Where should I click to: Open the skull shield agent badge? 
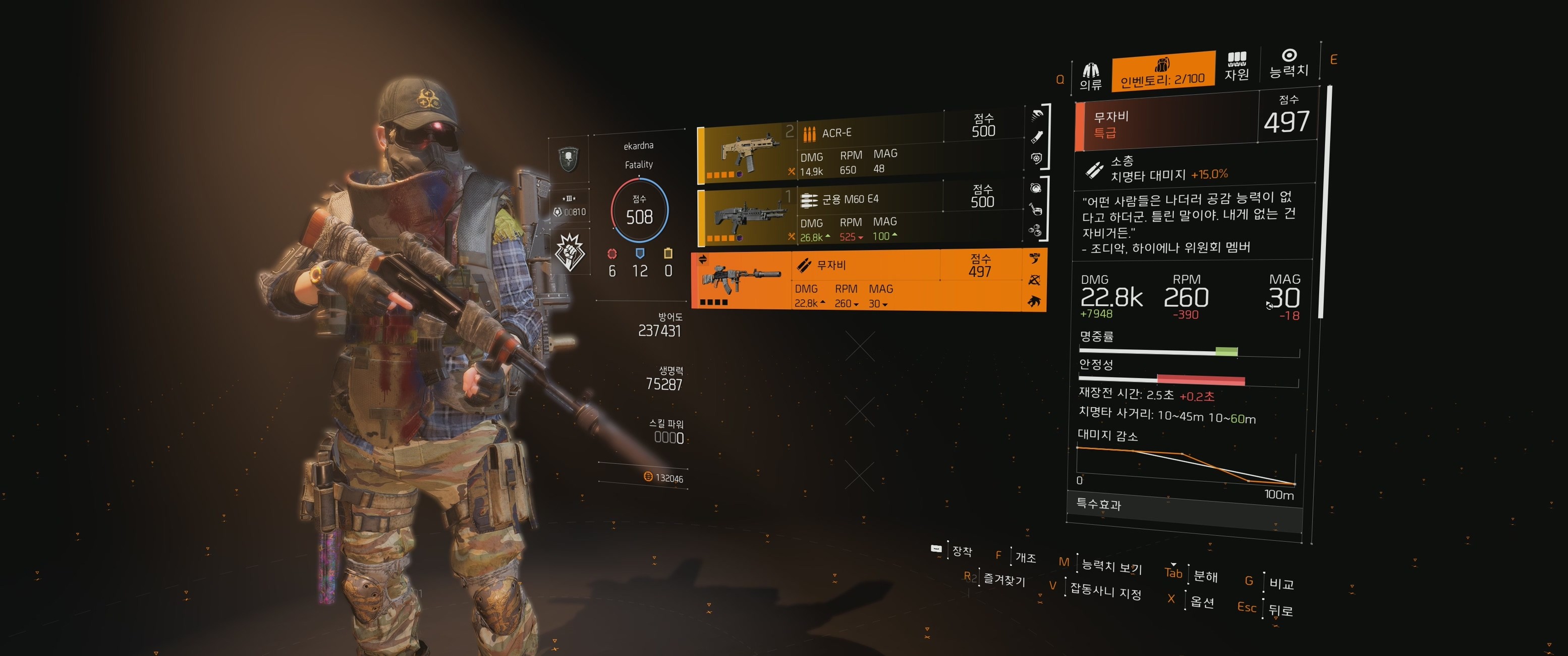tap(569, 159)
